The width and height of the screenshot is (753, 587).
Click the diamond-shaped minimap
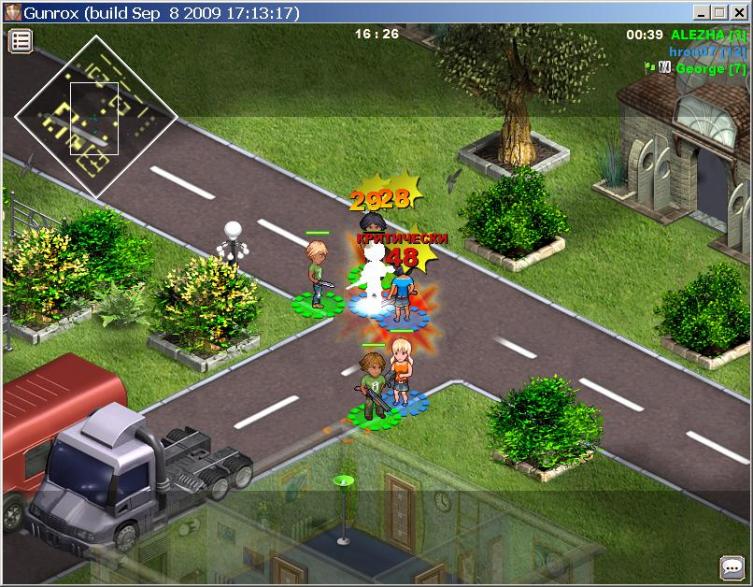[95, 117]
